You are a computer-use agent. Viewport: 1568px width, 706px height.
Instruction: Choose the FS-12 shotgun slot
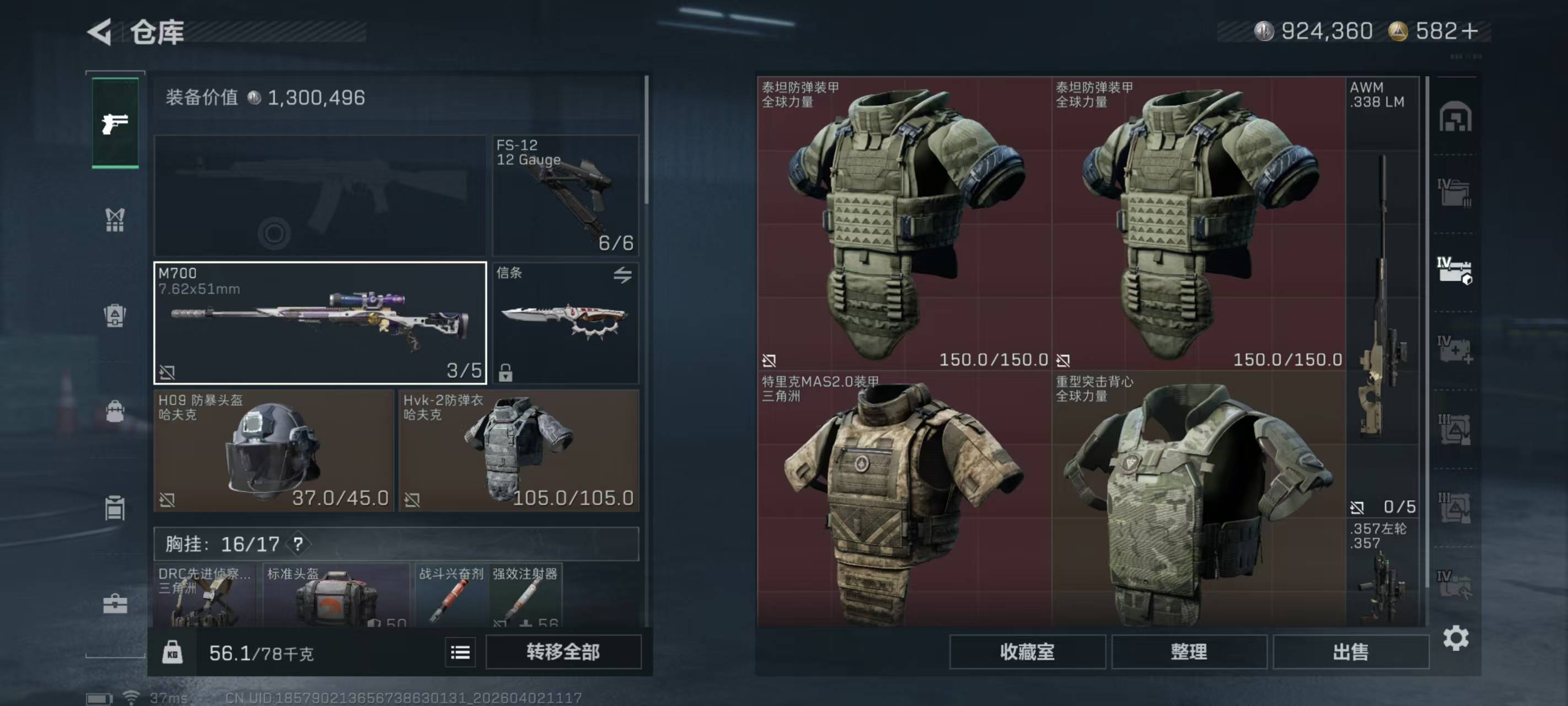click(566, 195)
